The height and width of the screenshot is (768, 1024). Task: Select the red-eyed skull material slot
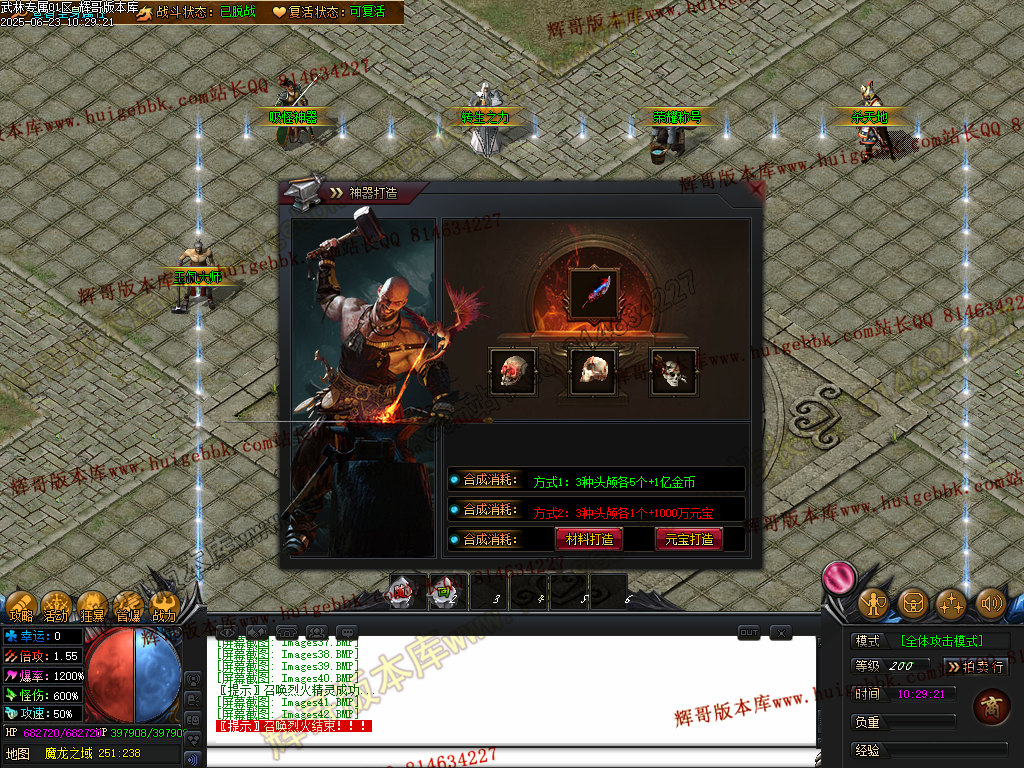click(x=513, y=371)
